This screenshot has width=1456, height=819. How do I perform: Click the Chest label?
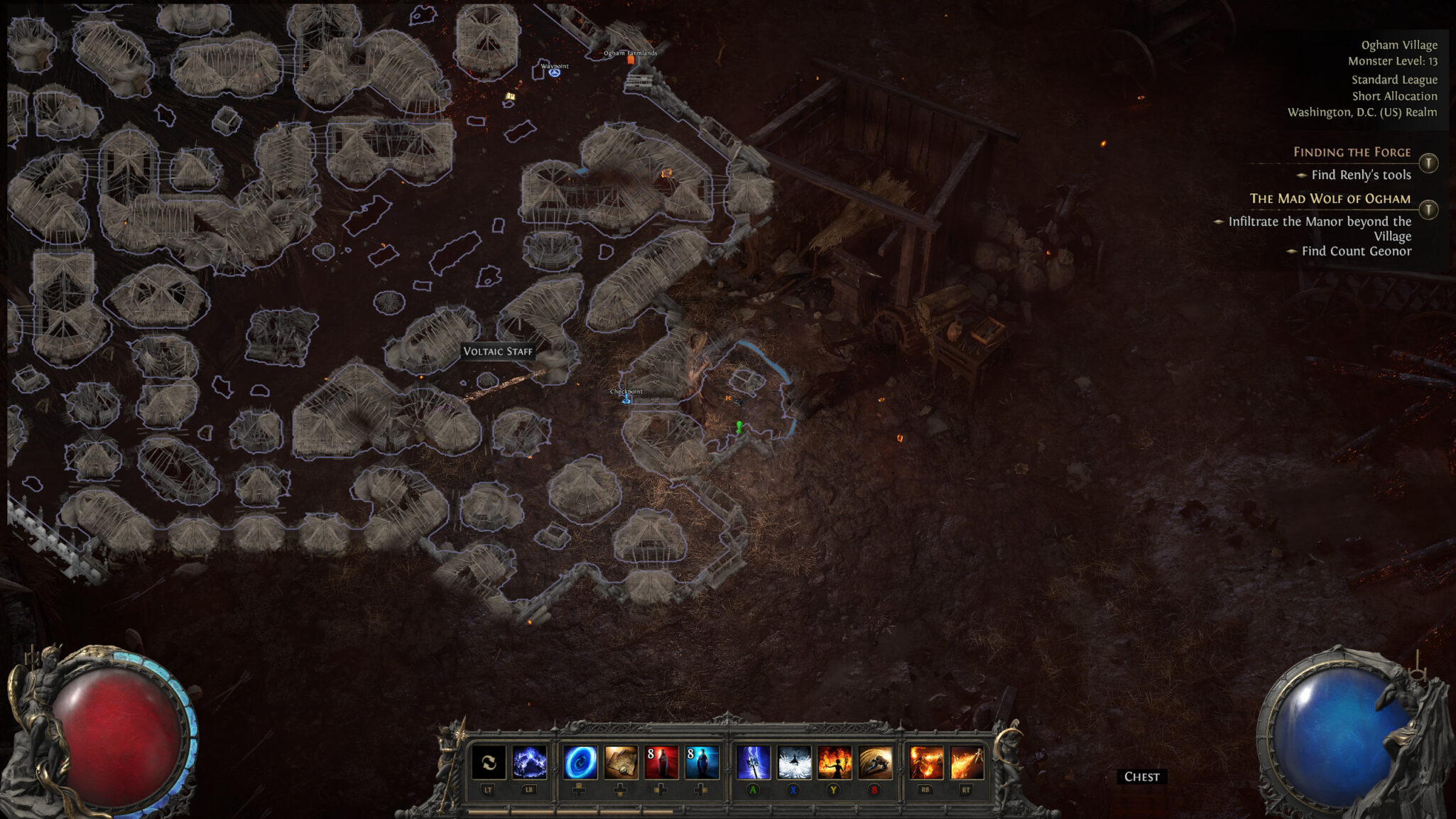click(1141, 776)
